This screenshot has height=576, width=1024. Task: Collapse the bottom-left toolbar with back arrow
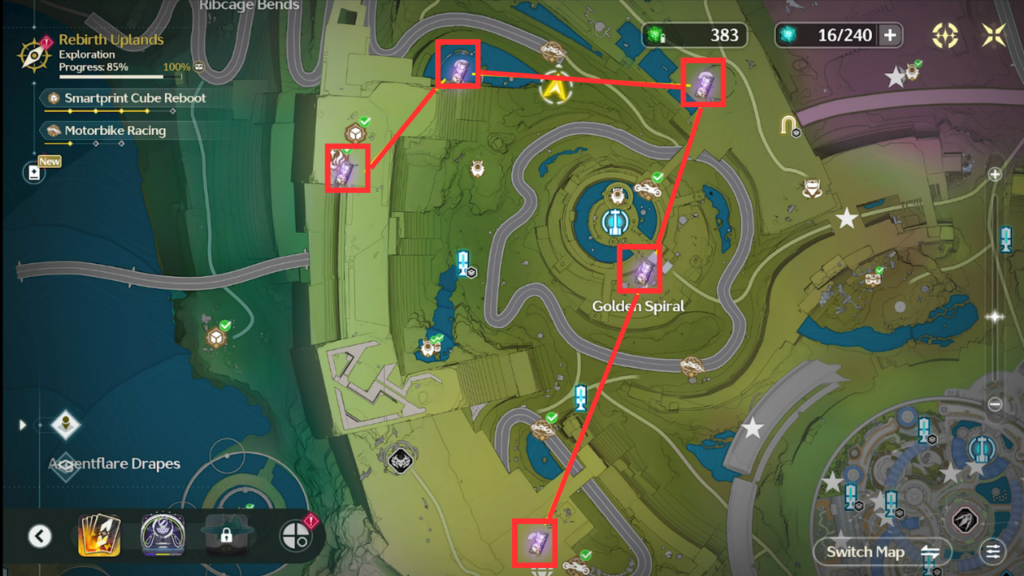pos(39,536)
